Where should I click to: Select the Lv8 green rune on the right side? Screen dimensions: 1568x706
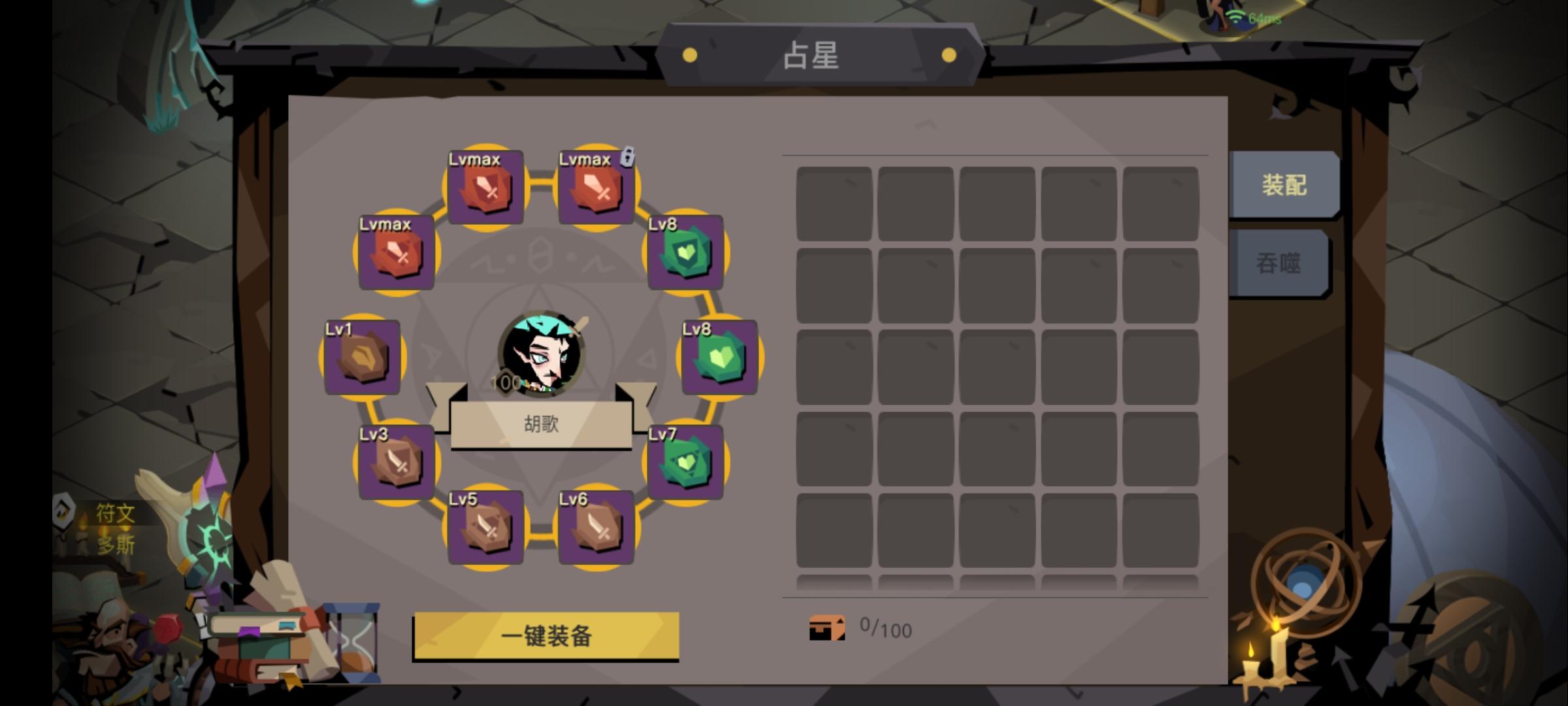(x=719, y=358)
